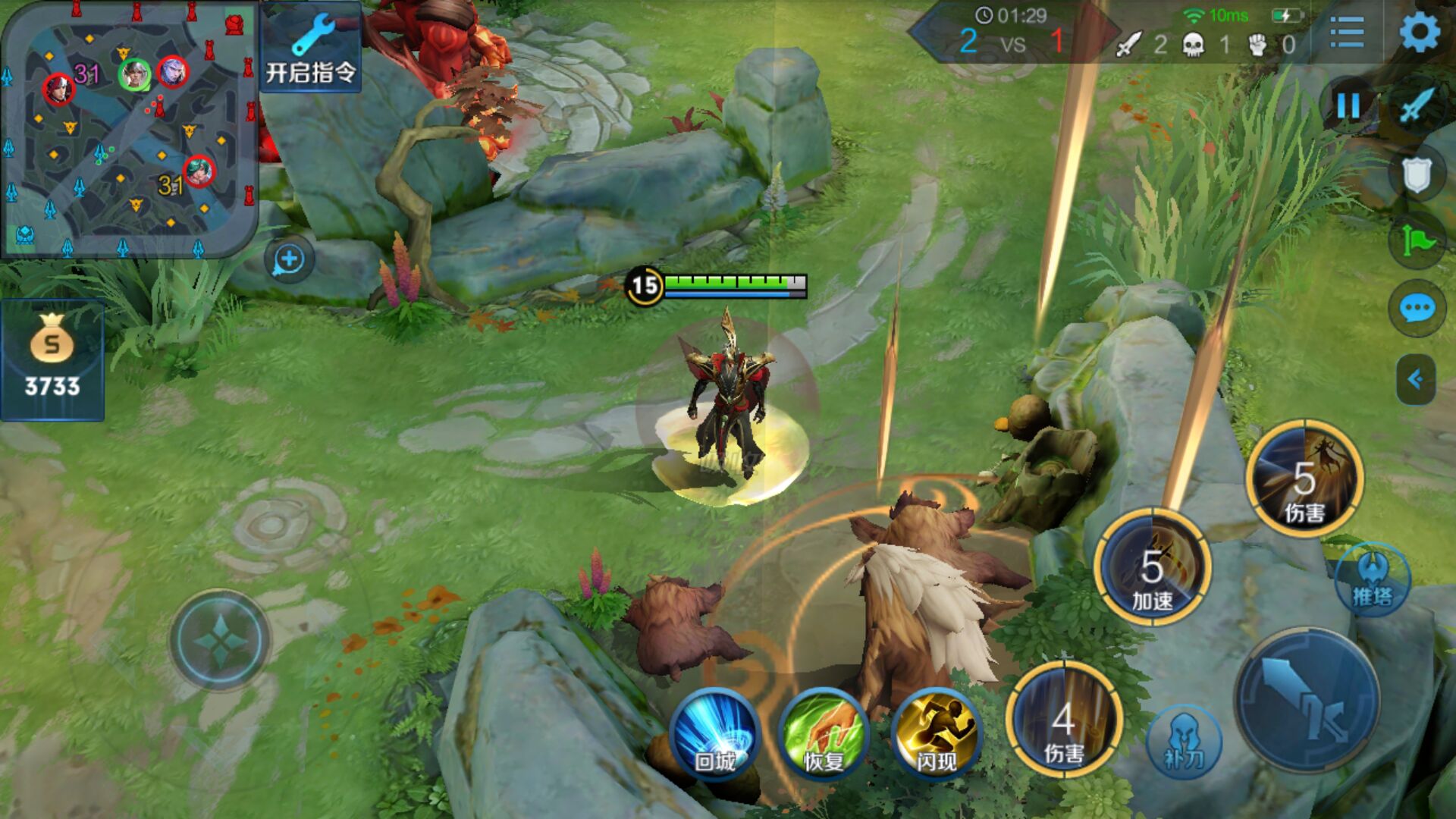The width and height of the screenshot is (1456, 819).
Task: Open the chat speech bubble
Action: [x=1416, y=309]
